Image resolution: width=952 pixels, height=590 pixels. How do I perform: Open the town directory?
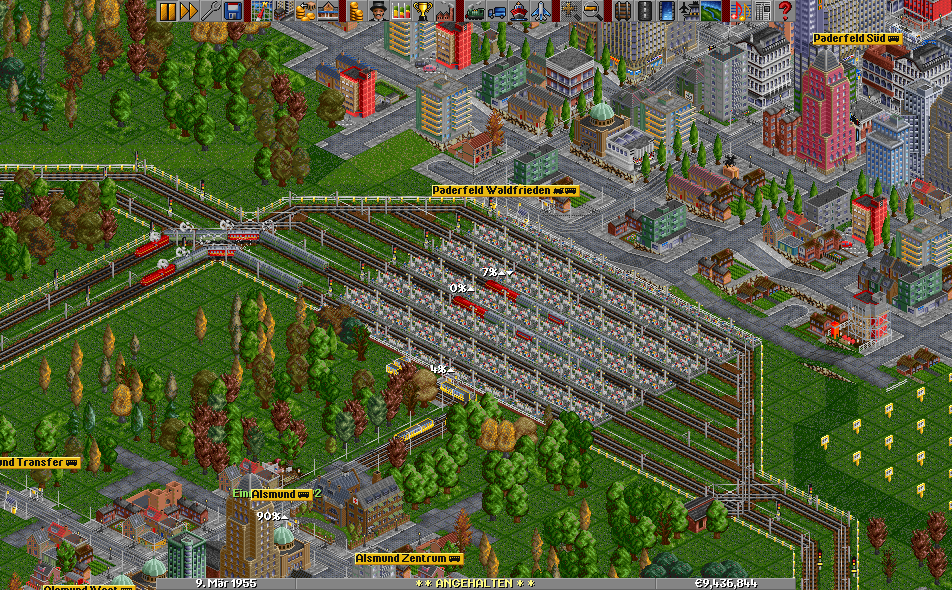click(285, 11)
